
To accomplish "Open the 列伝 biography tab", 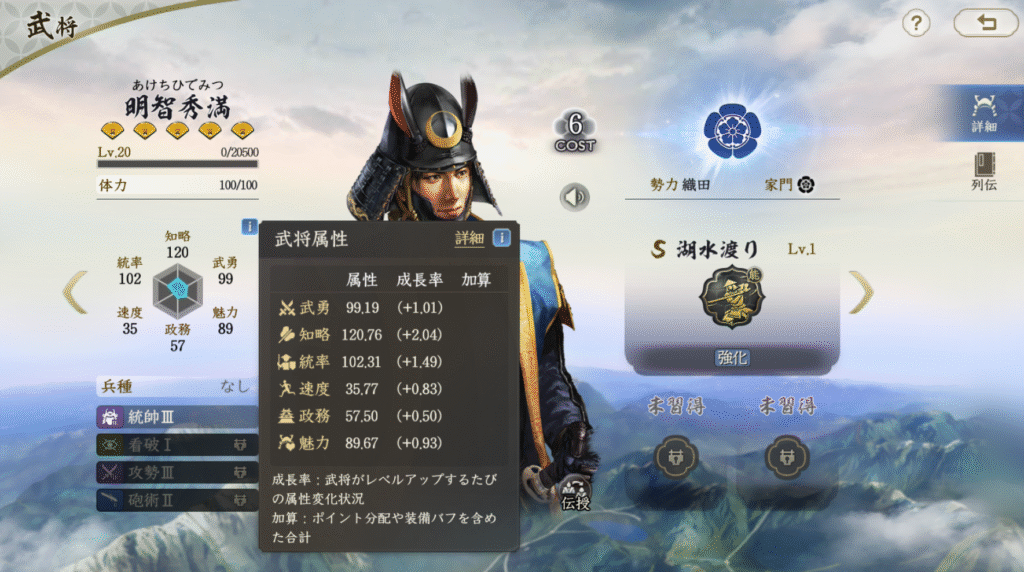I will tap(984, 172).
